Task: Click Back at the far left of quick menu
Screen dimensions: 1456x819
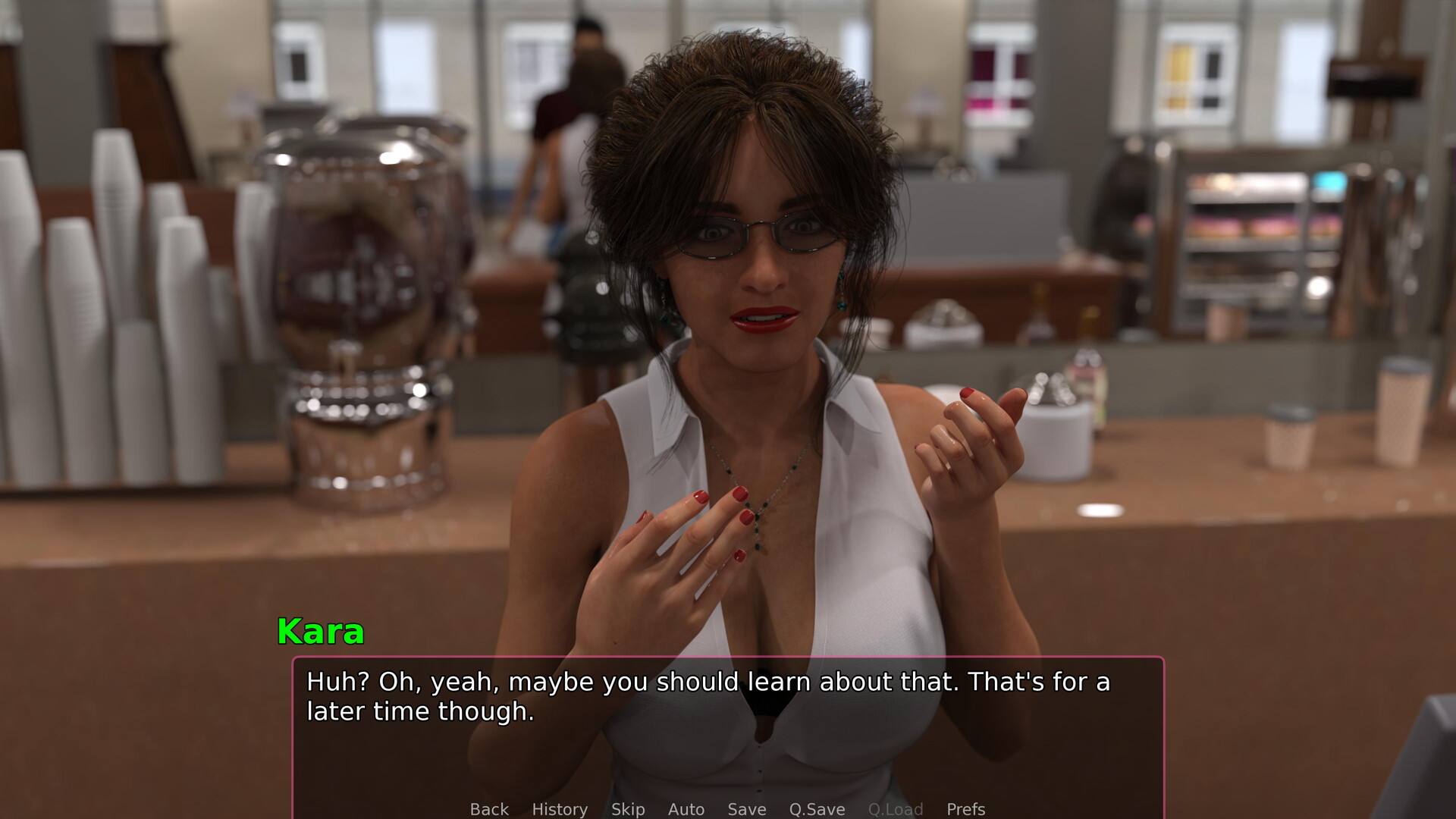Action: click(489, 809)
